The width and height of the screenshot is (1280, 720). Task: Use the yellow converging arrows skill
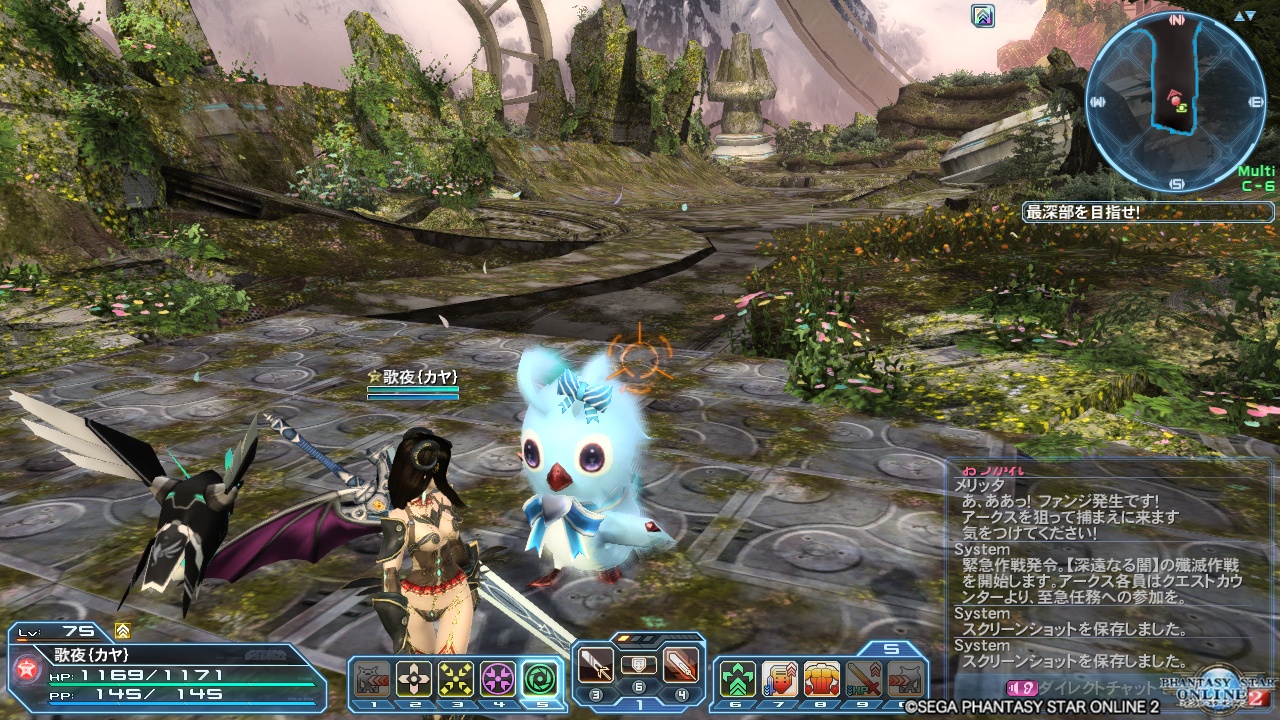pyautogui.click(x=456, y=679)
